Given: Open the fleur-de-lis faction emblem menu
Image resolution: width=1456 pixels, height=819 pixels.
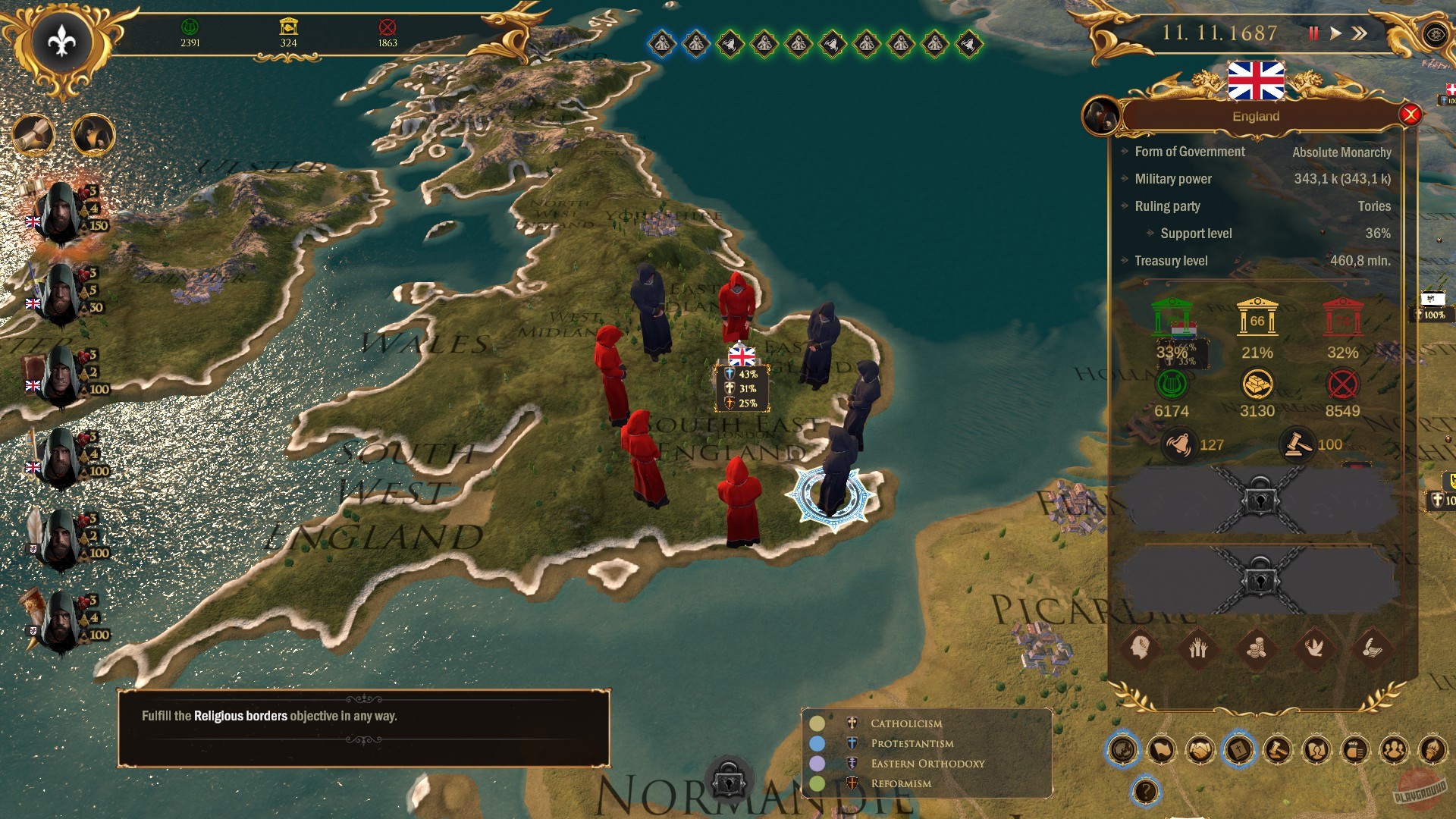Looking at the screenshot, I should (x=61, y=42).
